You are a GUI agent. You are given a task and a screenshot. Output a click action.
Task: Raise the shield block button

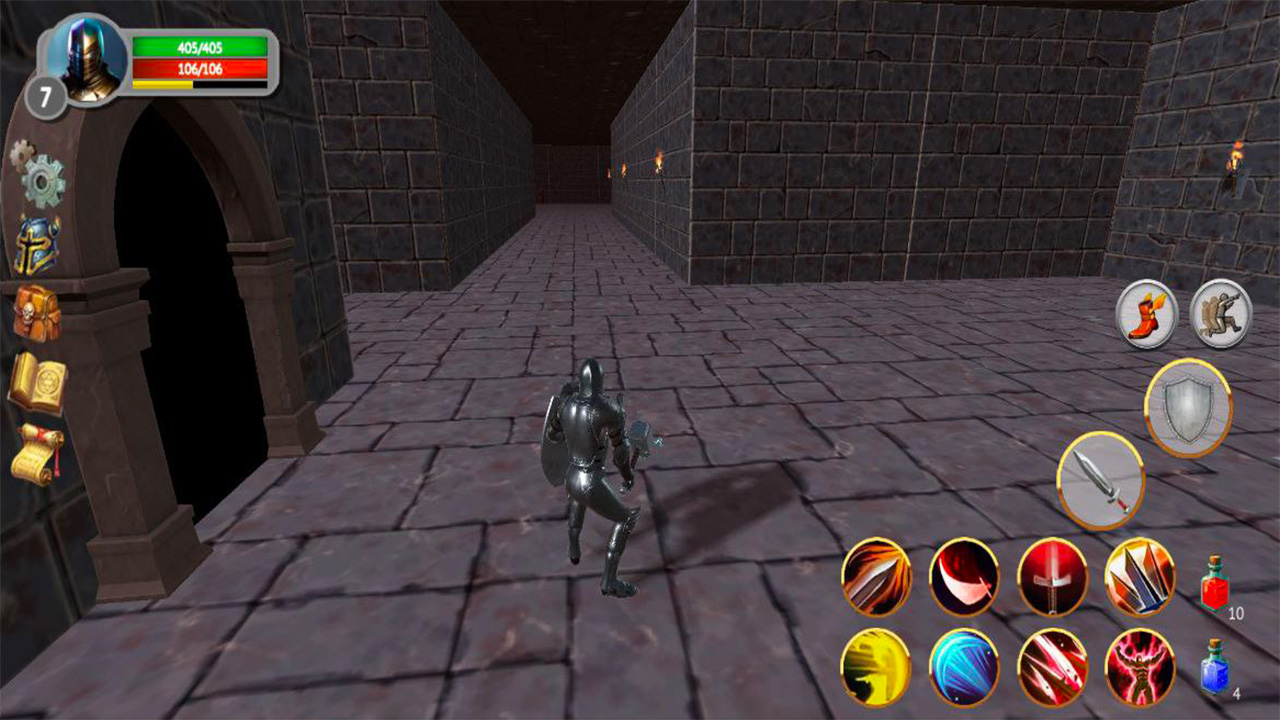(1186, 409)
